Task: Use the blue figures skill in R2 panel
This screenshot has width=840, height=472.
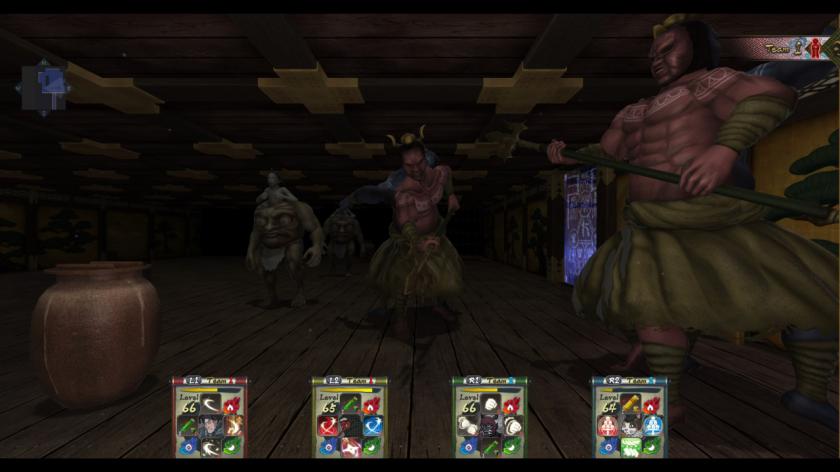Action: (x=652, y=425)
